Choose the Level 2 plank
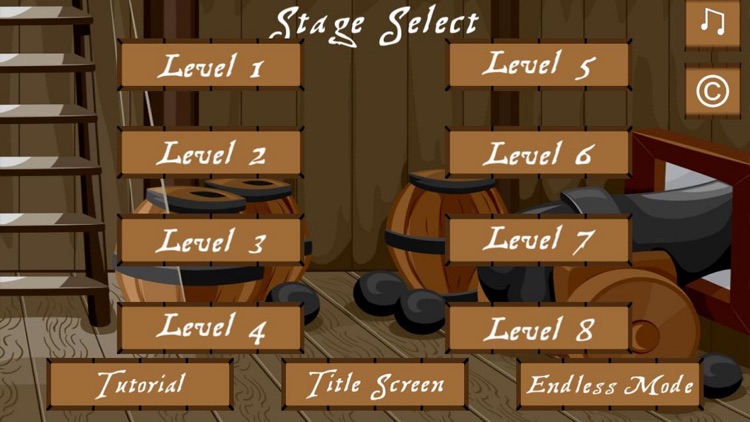This screenshot has width=750, height=422. [x=210, y=153]
